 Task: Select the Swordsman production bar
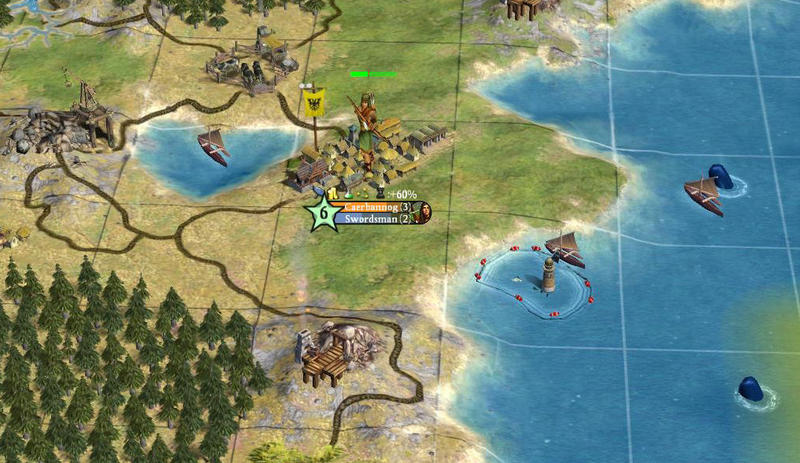coord(372,218)
